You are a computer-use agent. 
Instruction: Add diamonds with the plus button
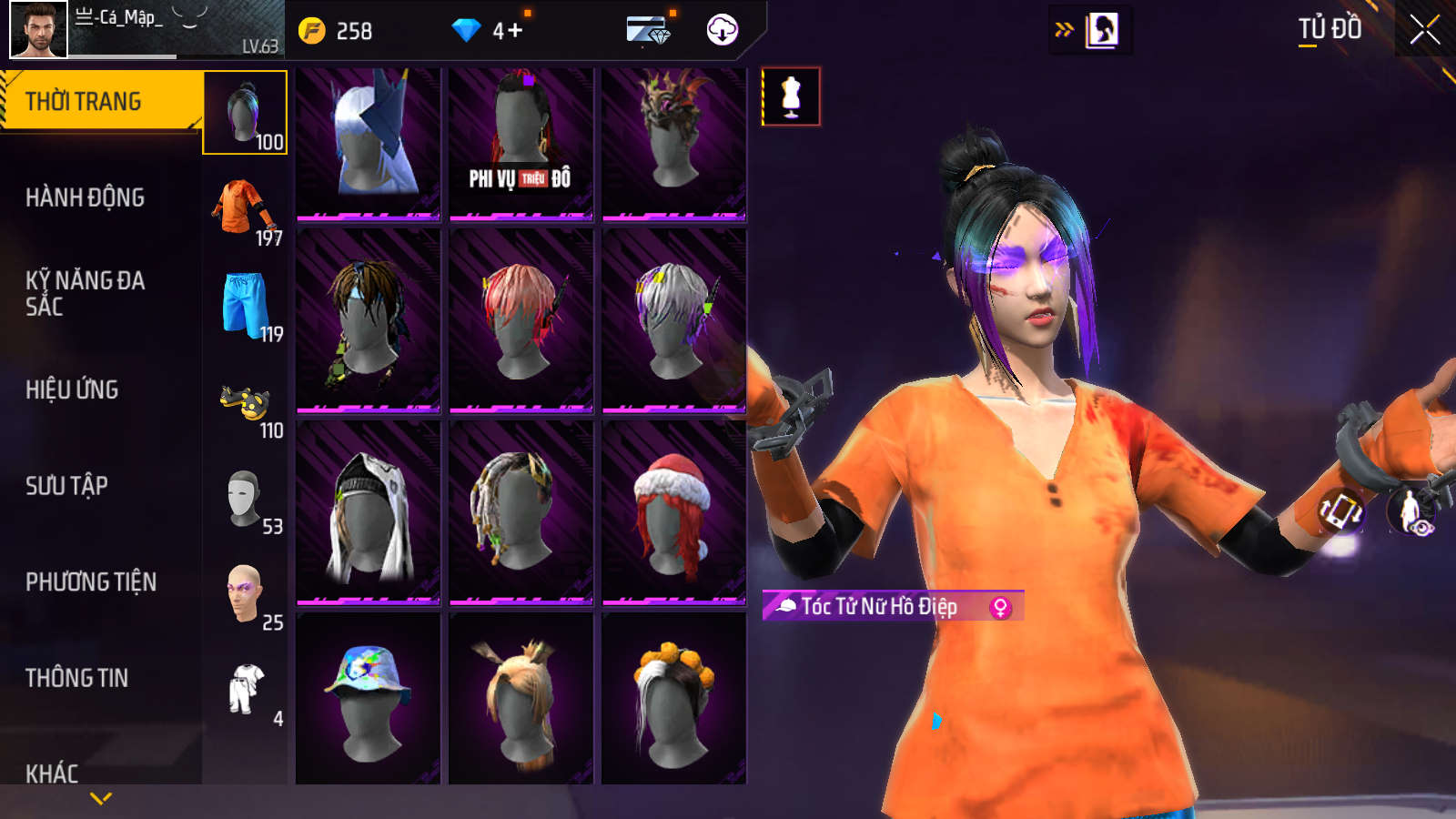click(x=514, y=31)
